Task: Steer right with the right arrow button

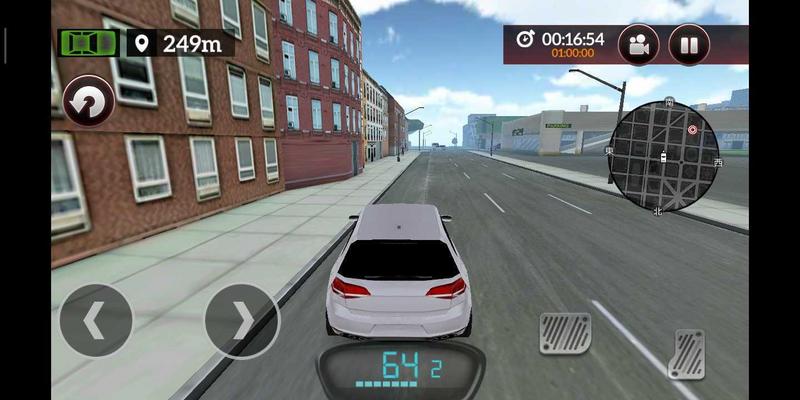Action: tap(241, 321)
